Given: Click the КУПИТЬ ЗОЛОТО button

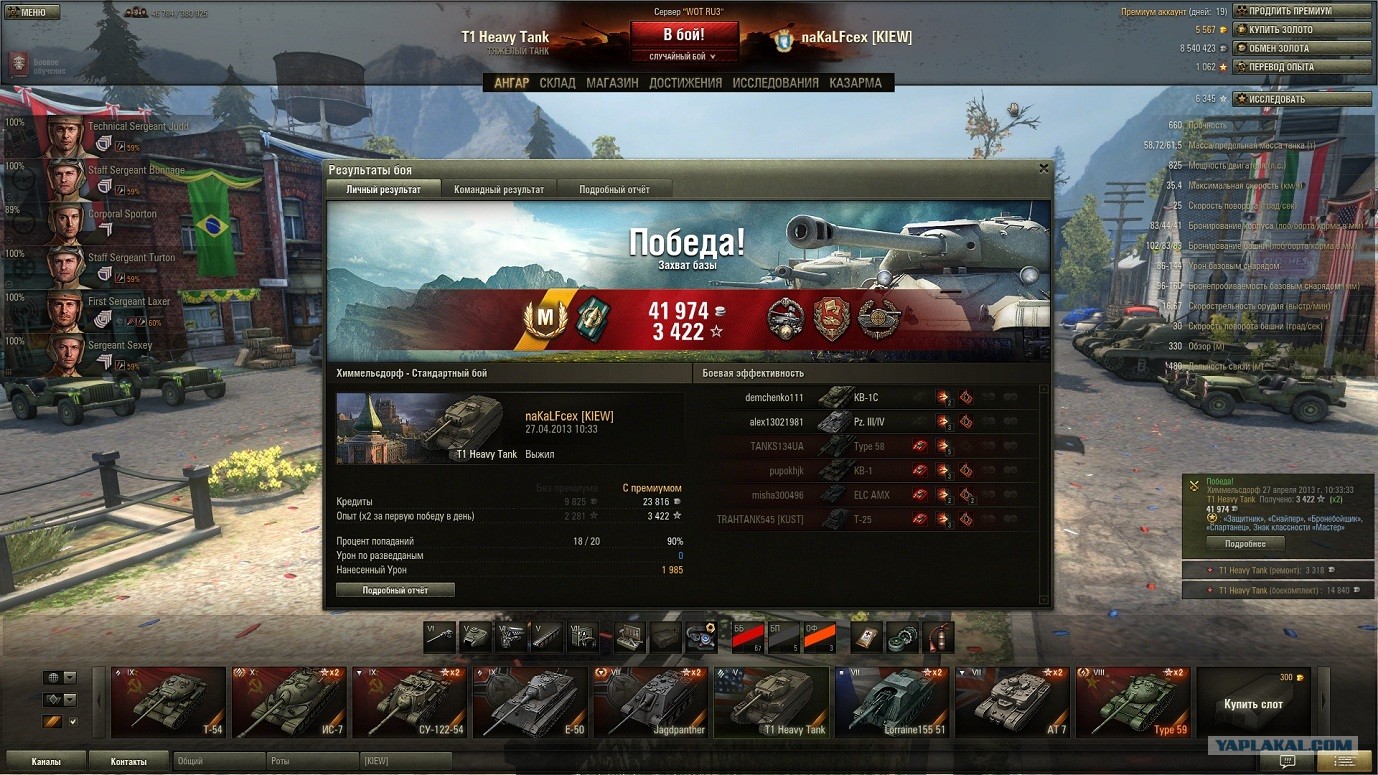Looking at the screenshot, I should click(1303, 30).
